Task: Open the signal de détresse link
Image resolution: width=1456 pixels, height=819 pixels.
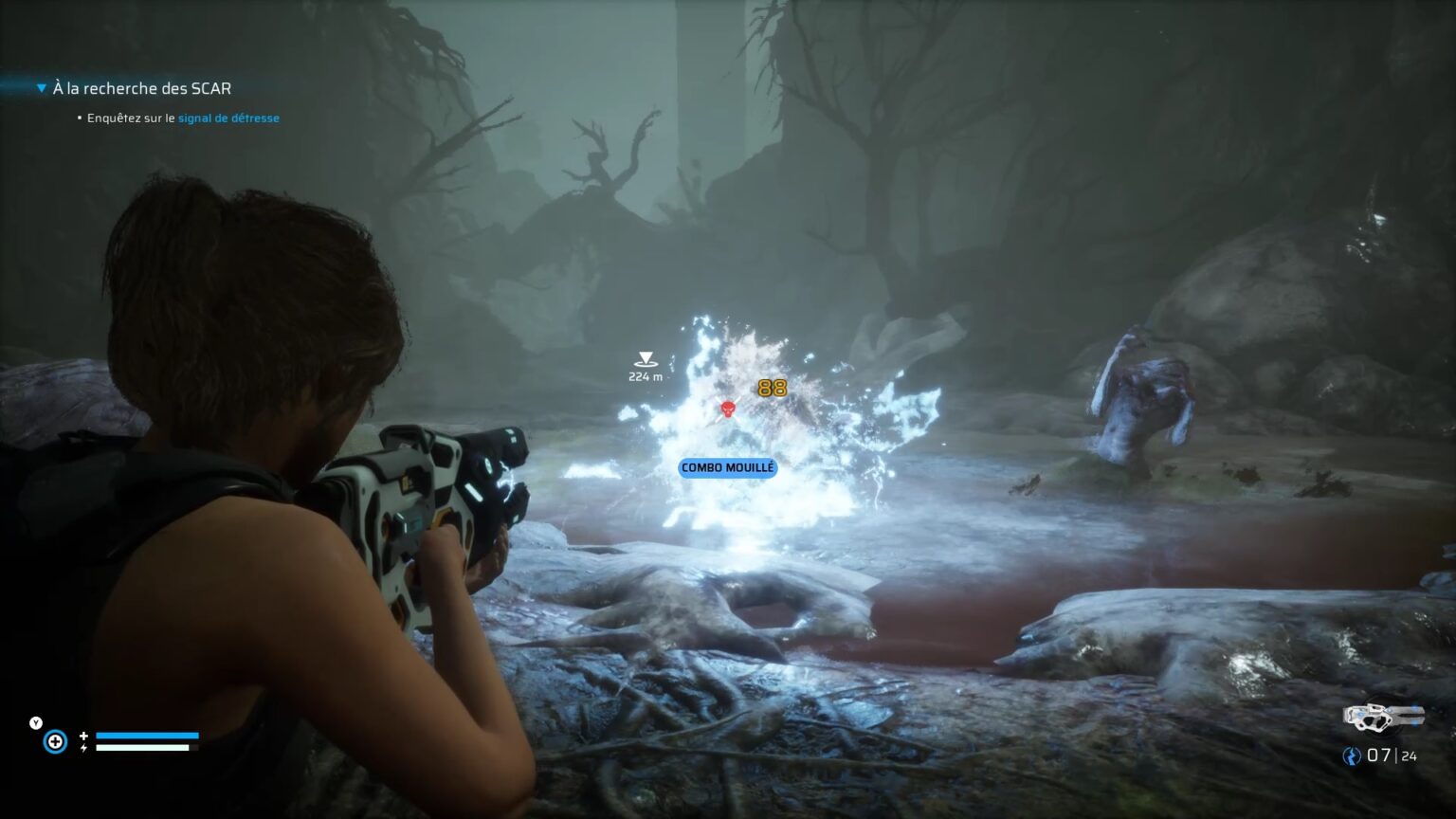Action: tap(228, 118)
